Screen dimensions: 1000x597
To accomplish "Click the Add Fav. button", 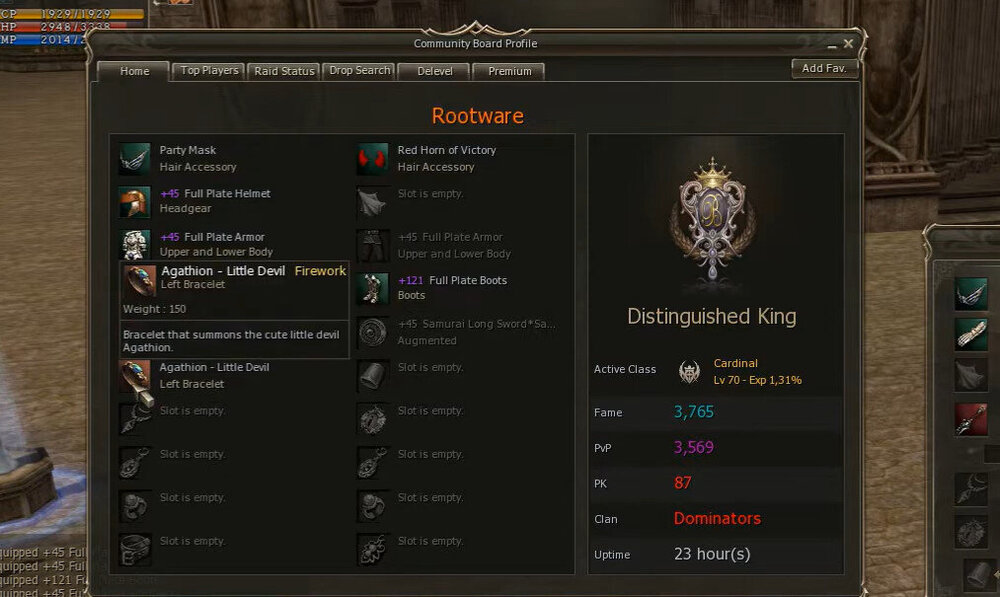I will (823, 68).
